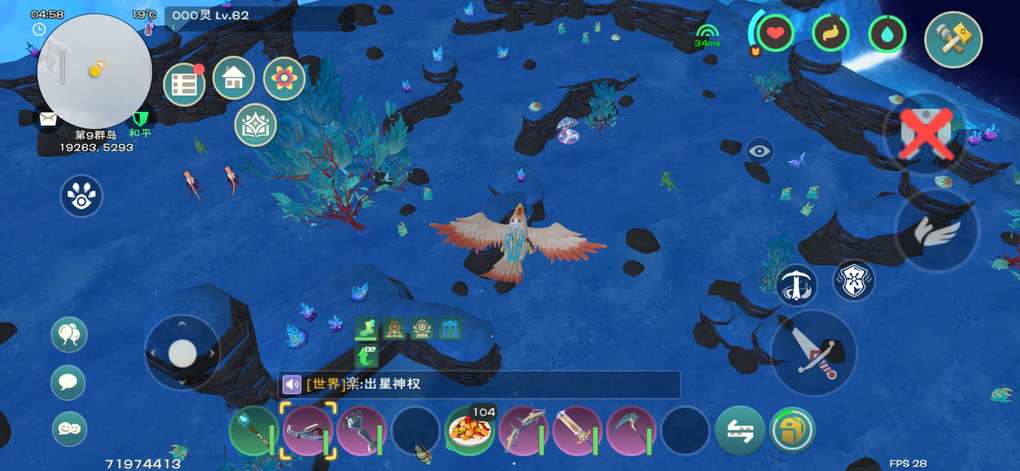The width and height of the screenshot is (1020, 471).
Task: Tap the crossed-out red X action button
Action: click(927, 134)
